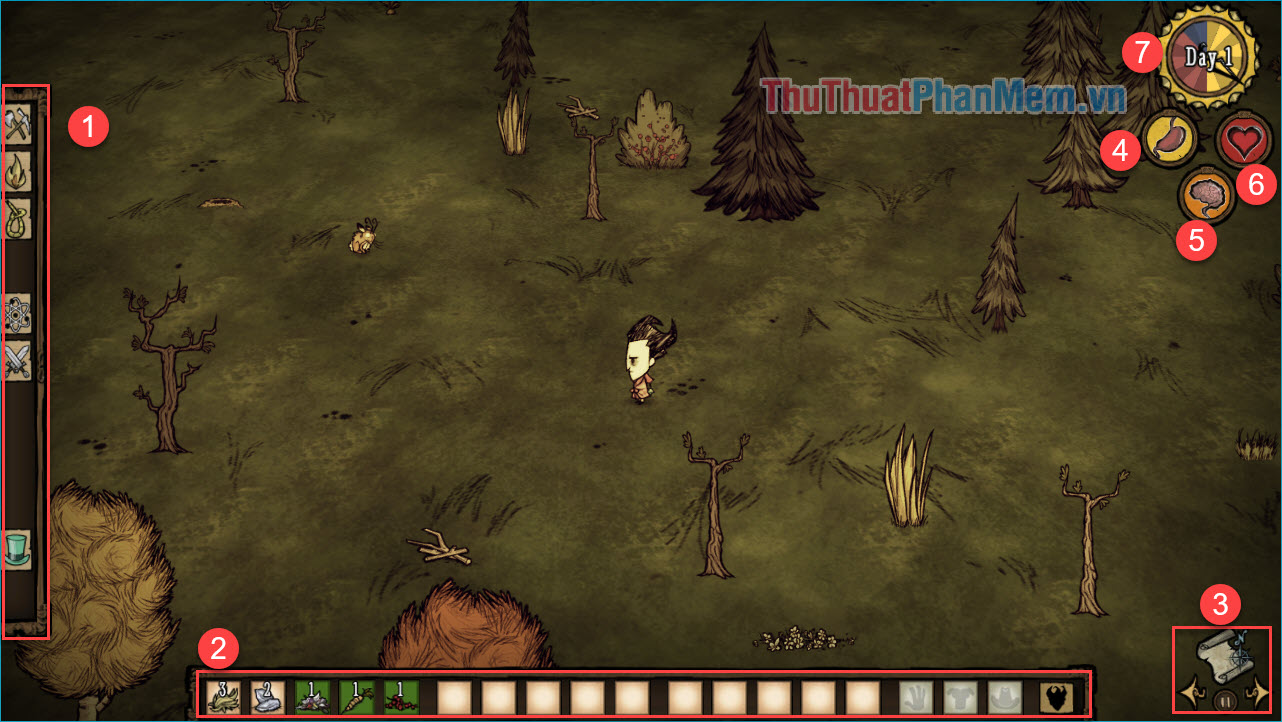This screenshot has width=1282, height=722.
Task: Check the sanity brain meter
Action: 1205,194
